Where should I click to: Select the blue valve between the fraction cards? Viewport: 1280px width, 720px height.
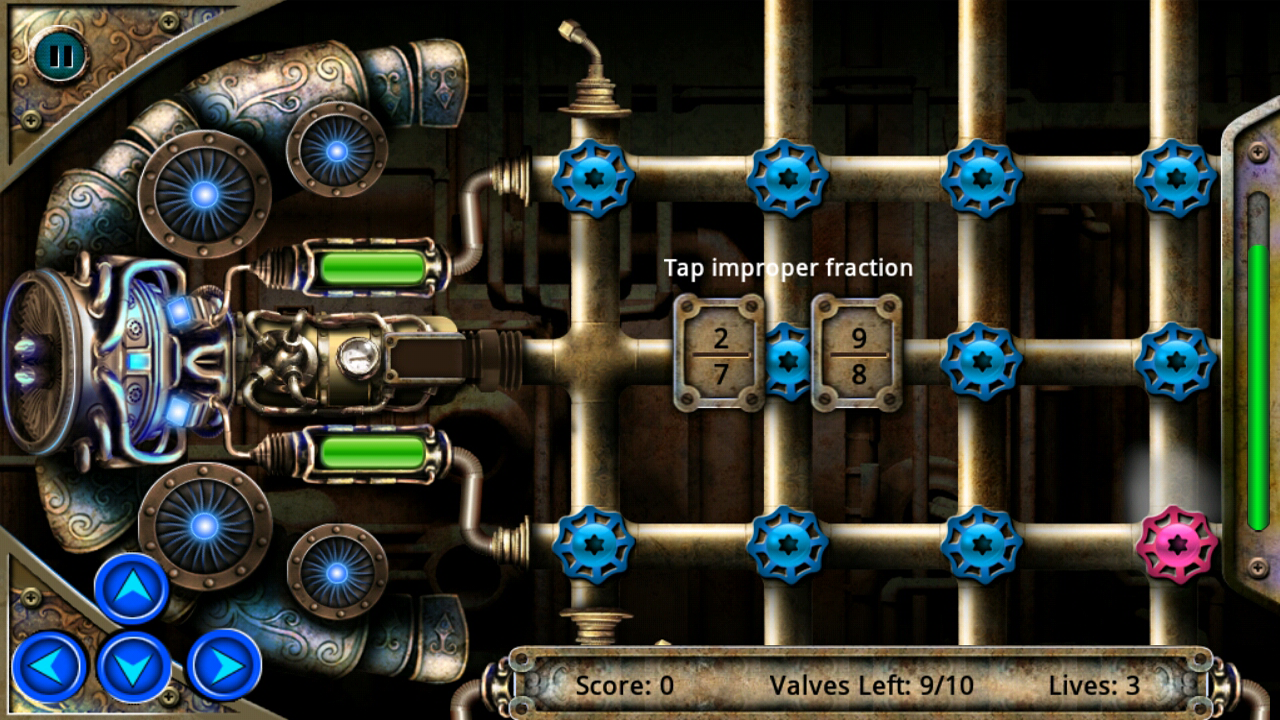tap(789, 362)
